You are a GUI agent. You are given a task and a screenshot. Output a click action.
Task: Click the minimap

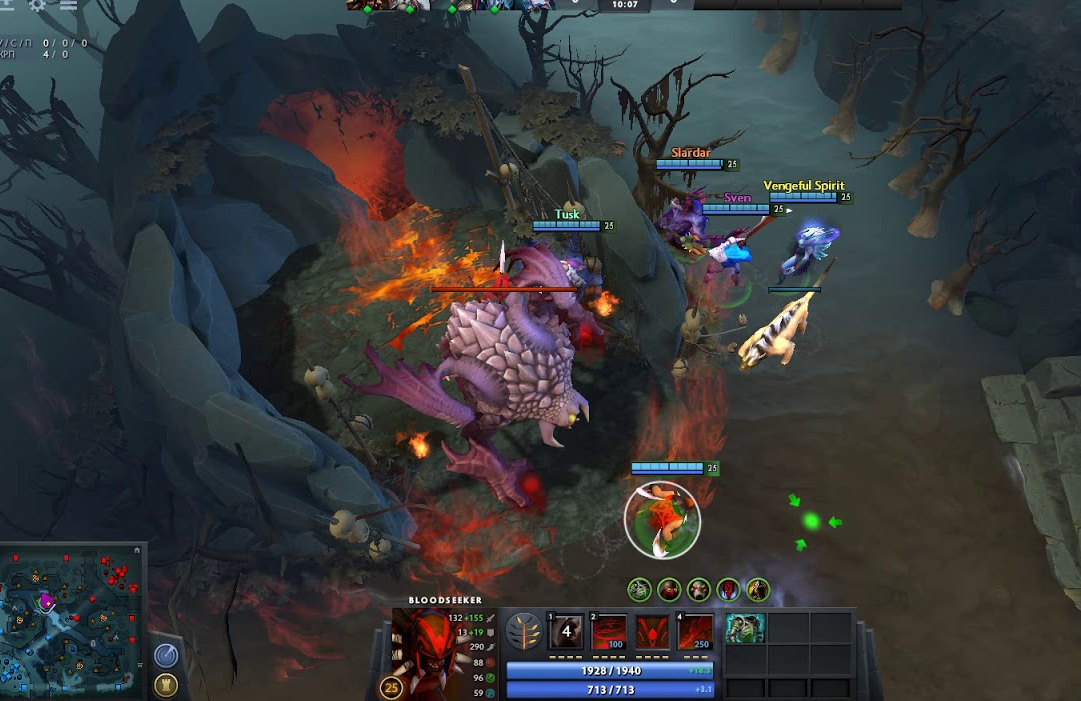point(72,620)
